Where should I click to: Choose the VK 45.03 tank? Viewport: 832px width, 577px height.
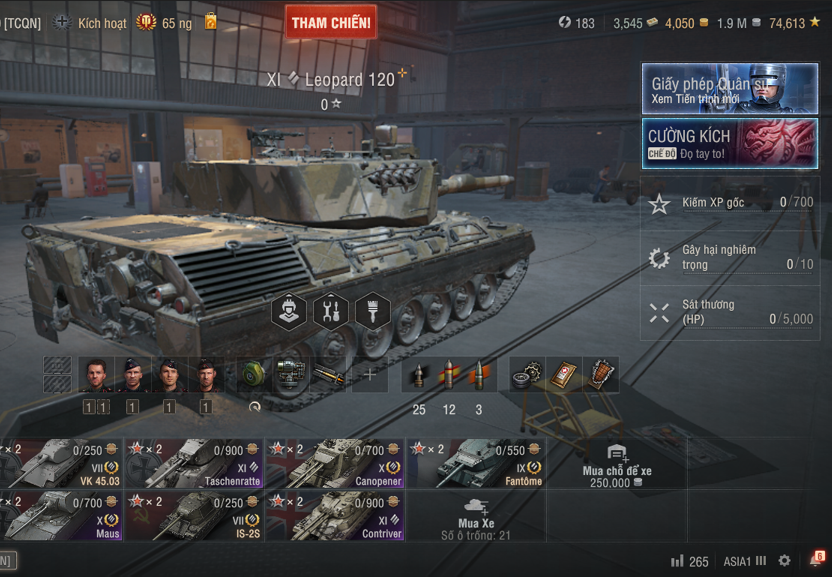(60, 463)
